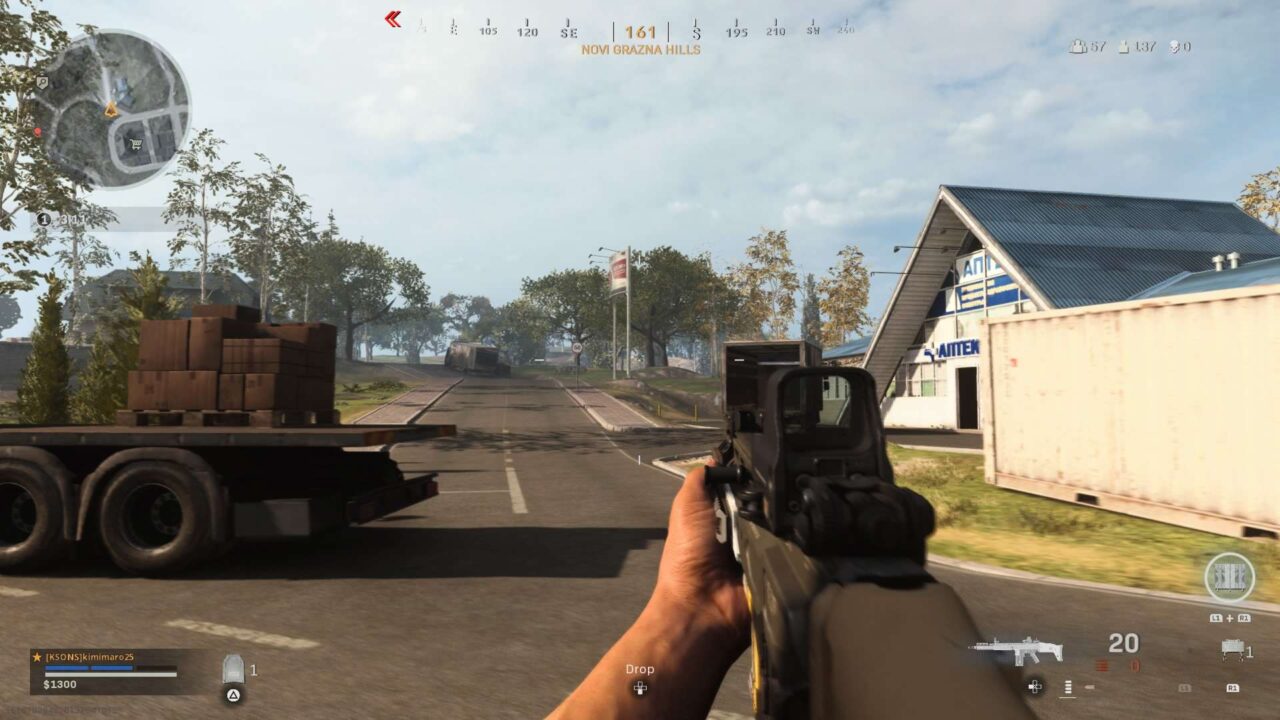Select the assault rifle weapon icon
The image size is (1280, 720).
(1015, 649)
